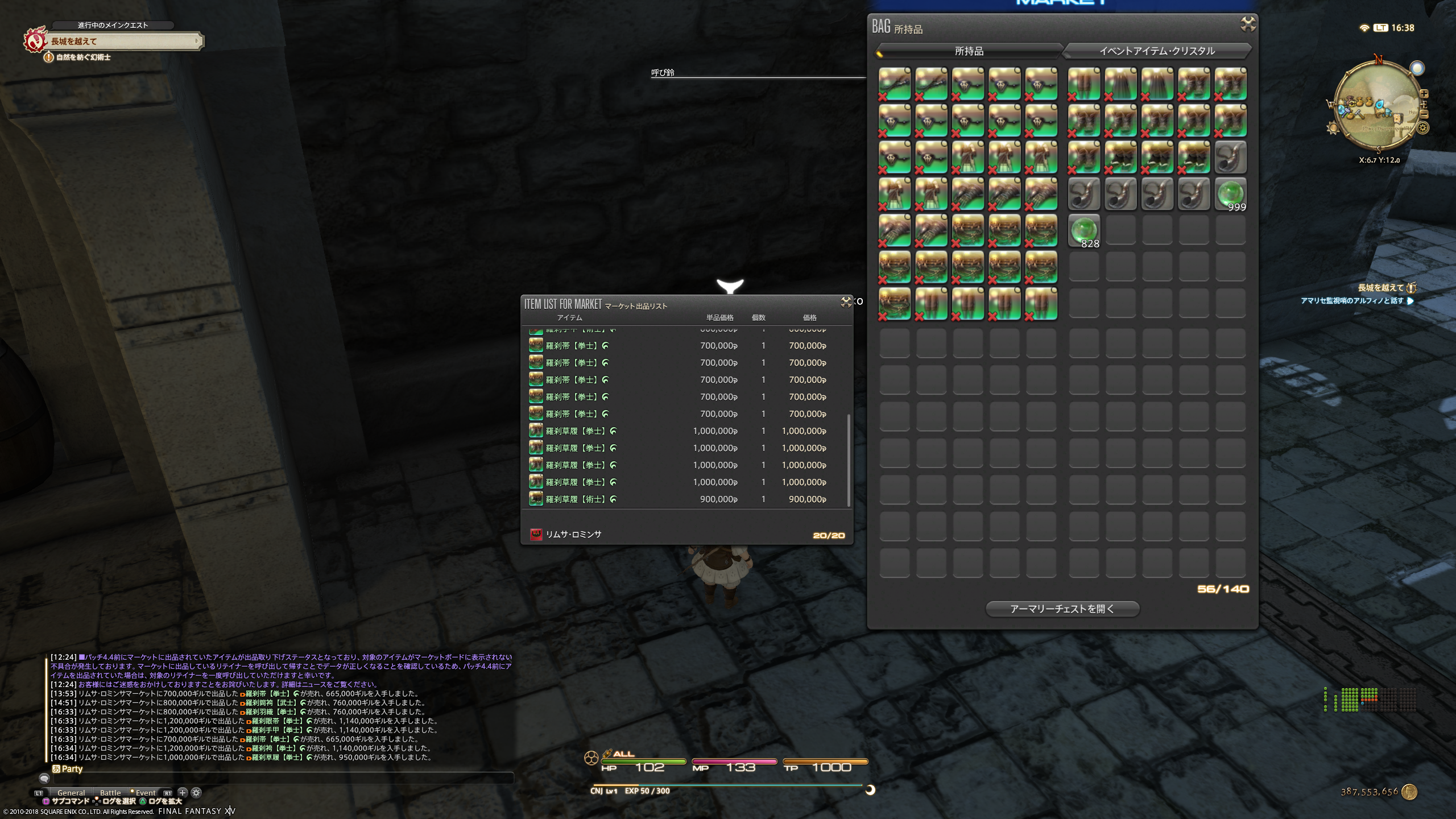
Task: Switch to the Battle chat tab
Action: [x=110, y=792]
